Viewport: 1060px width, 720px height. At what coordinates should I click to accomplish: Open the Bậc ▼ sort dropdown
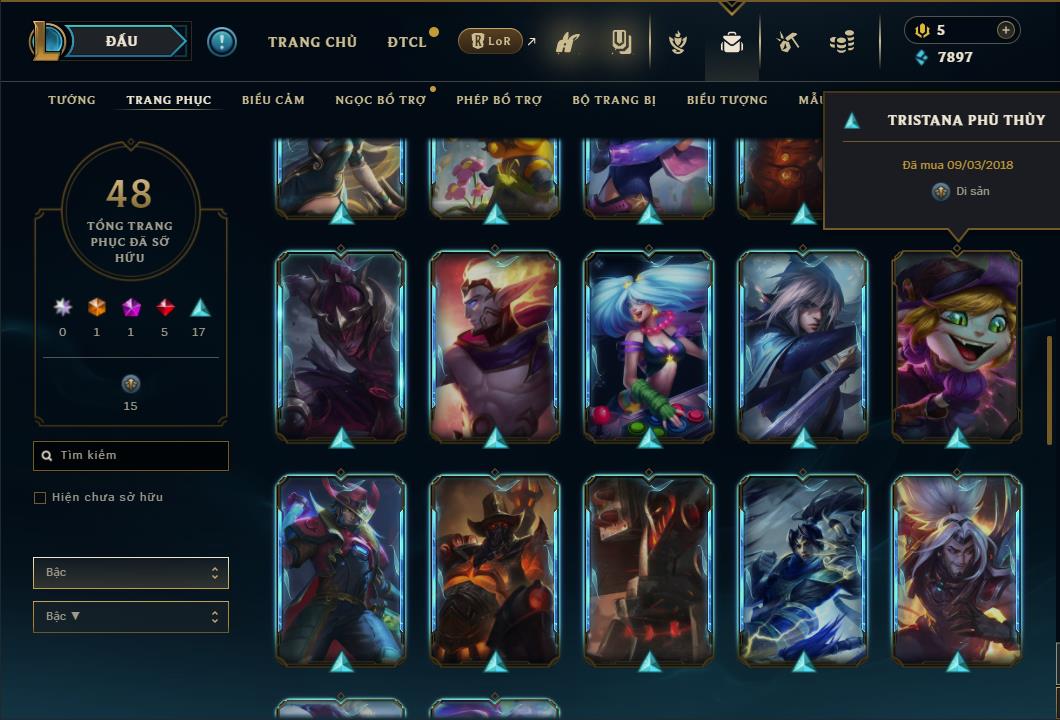click(131, 617)
